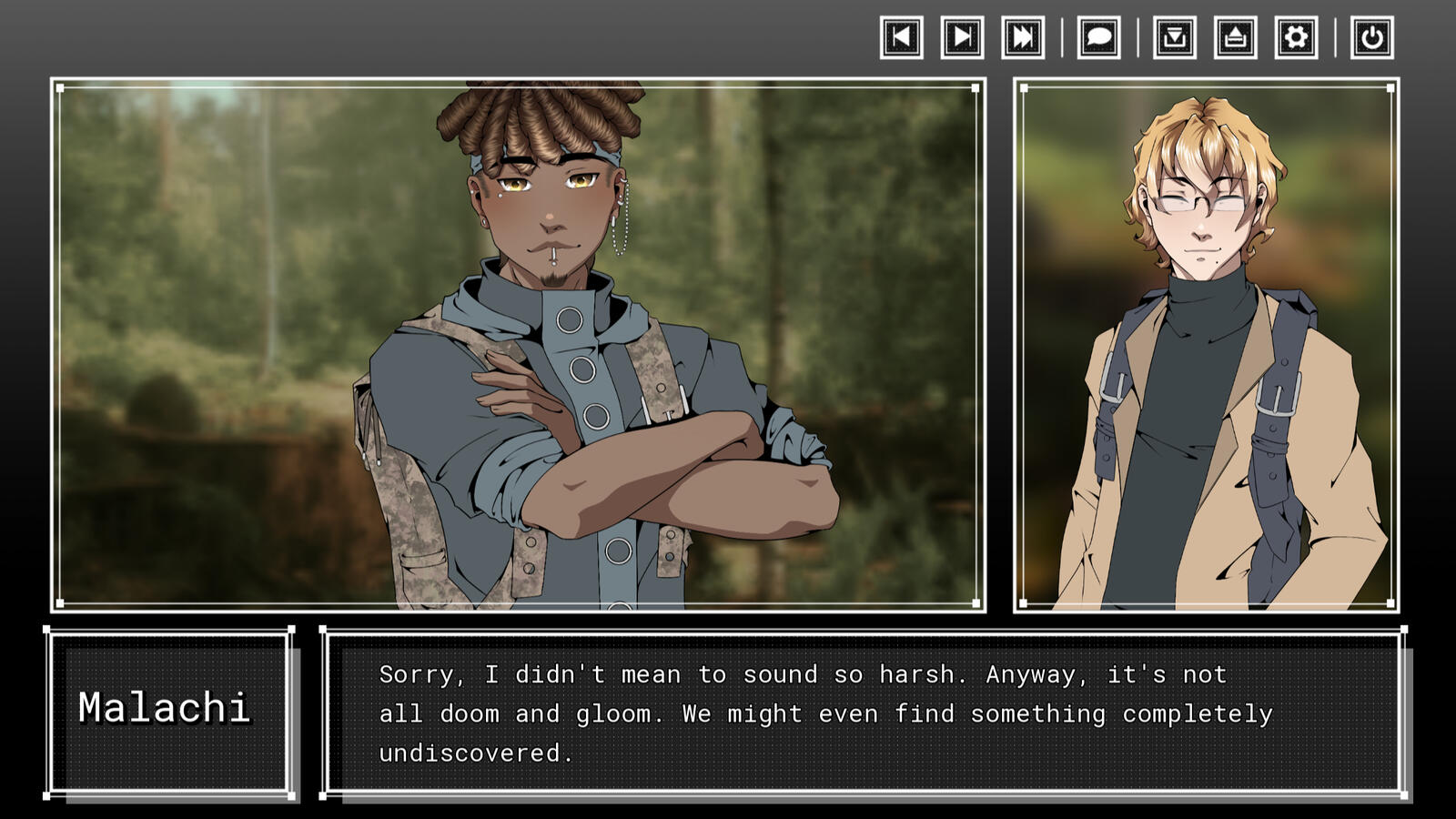Open the save game menu
The height and width of the screenshot is (819, 1456).
coord(1175,37)
